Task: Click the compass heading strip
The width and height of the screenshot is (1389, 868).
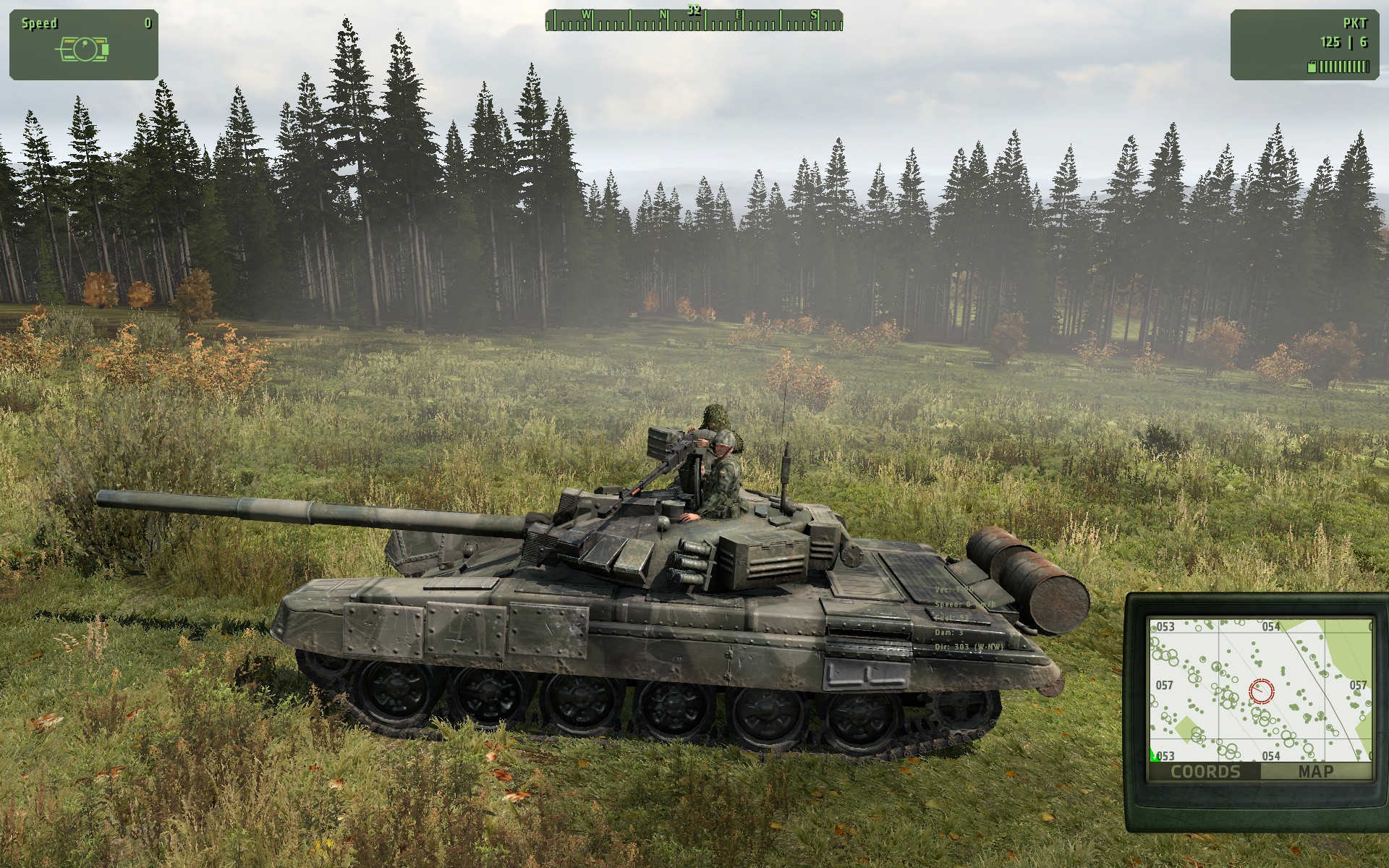Action: click(x=694, y=21)
